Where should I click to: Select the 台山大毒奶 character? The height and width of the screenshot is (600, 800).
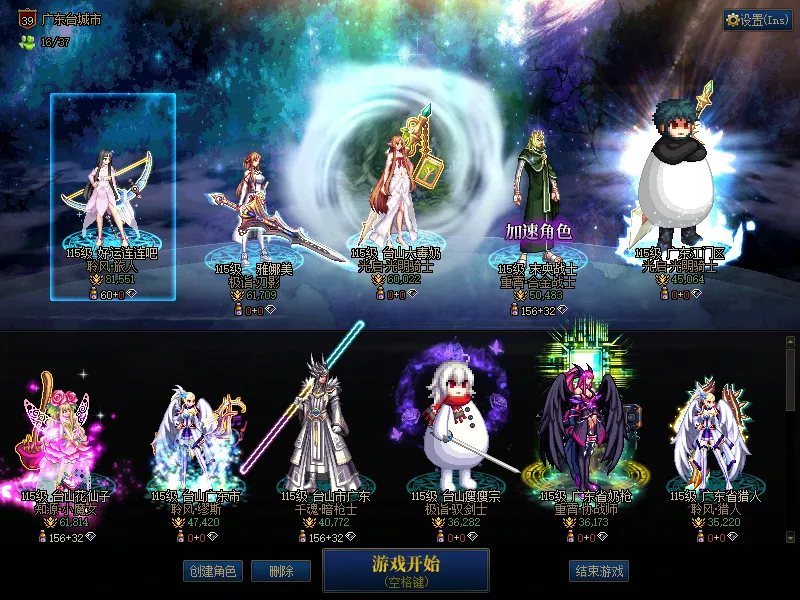coord(395,190)
